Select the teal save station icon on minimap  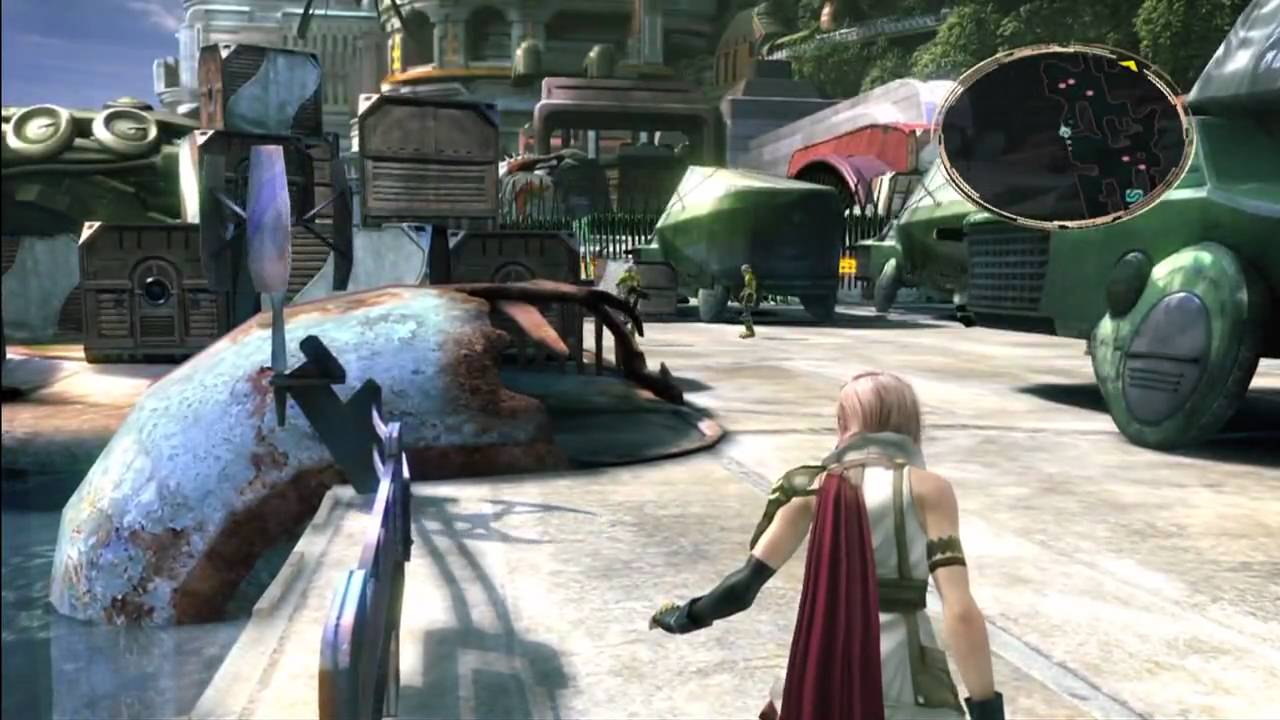tap(1134, 195)
